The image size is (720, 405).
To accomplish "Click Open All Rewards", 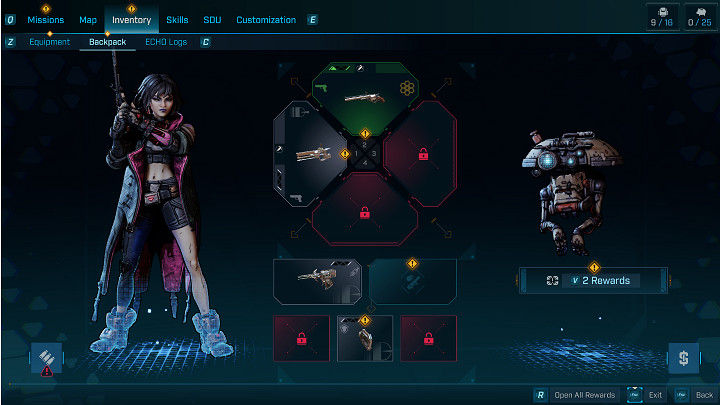I will pyautogui.click(x=579, y=395).
